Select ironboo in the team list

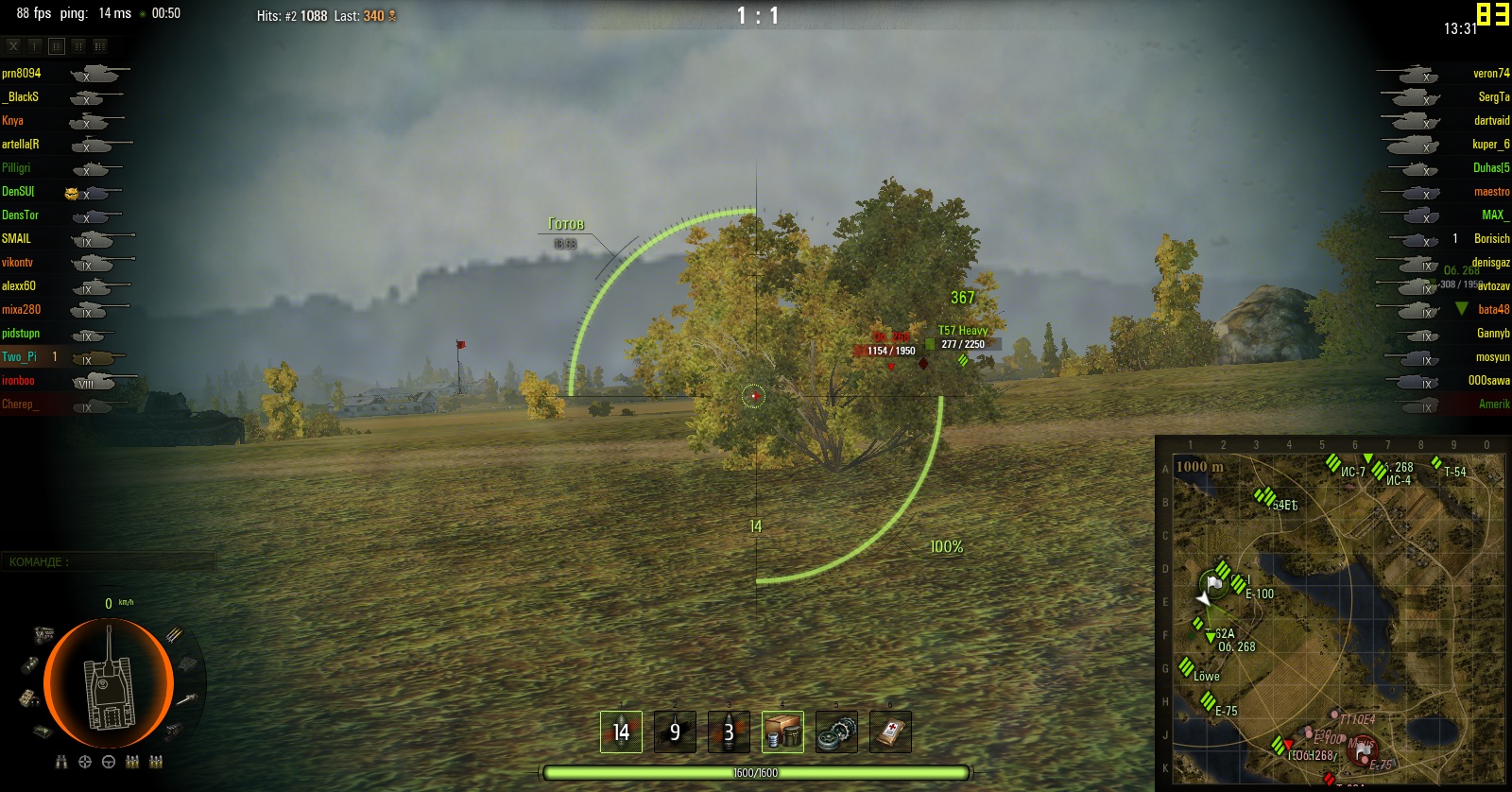18,380
